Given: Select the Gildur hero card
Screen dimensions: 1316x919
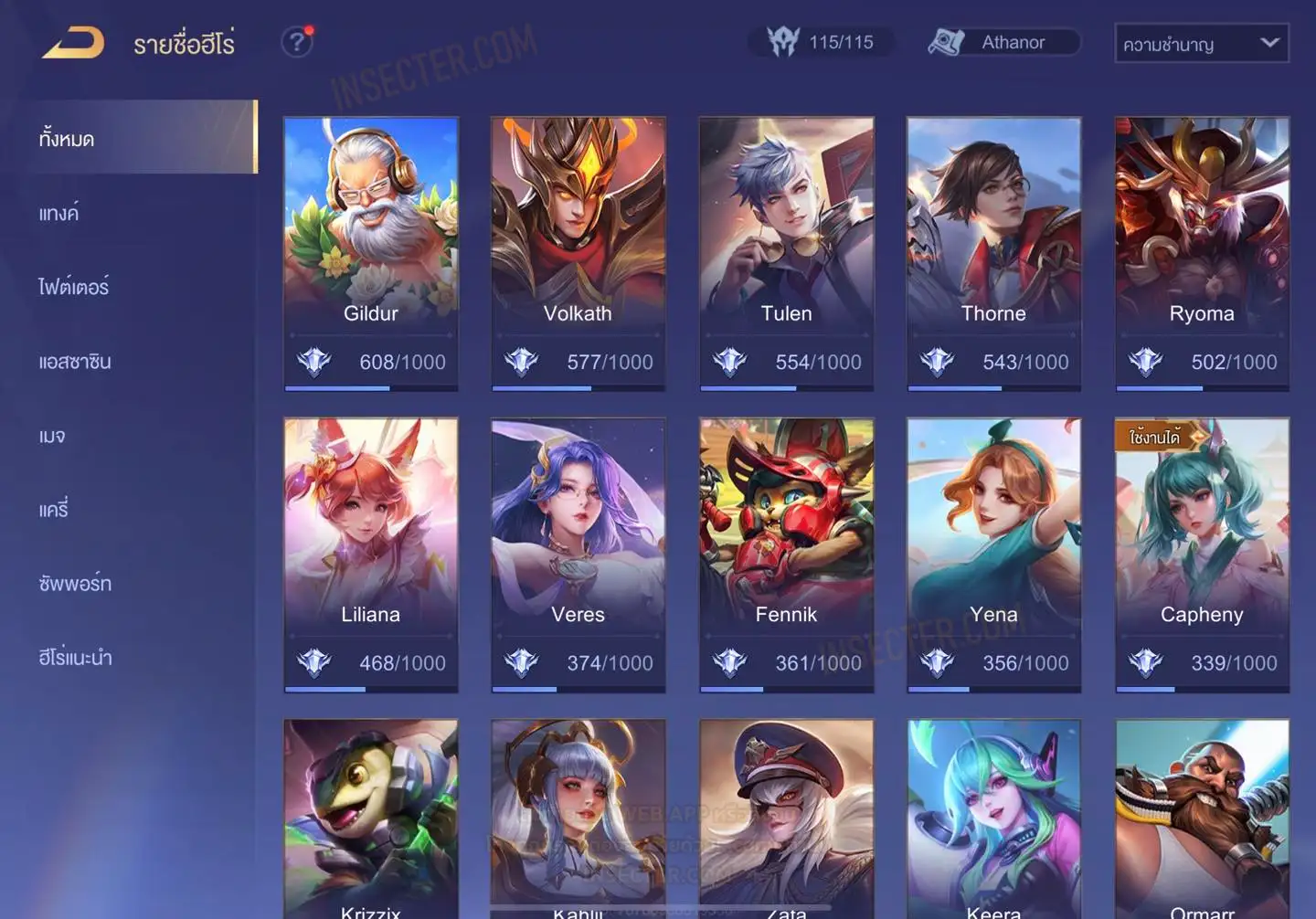Looking at the screenshot, I should (x=370, y=253).
